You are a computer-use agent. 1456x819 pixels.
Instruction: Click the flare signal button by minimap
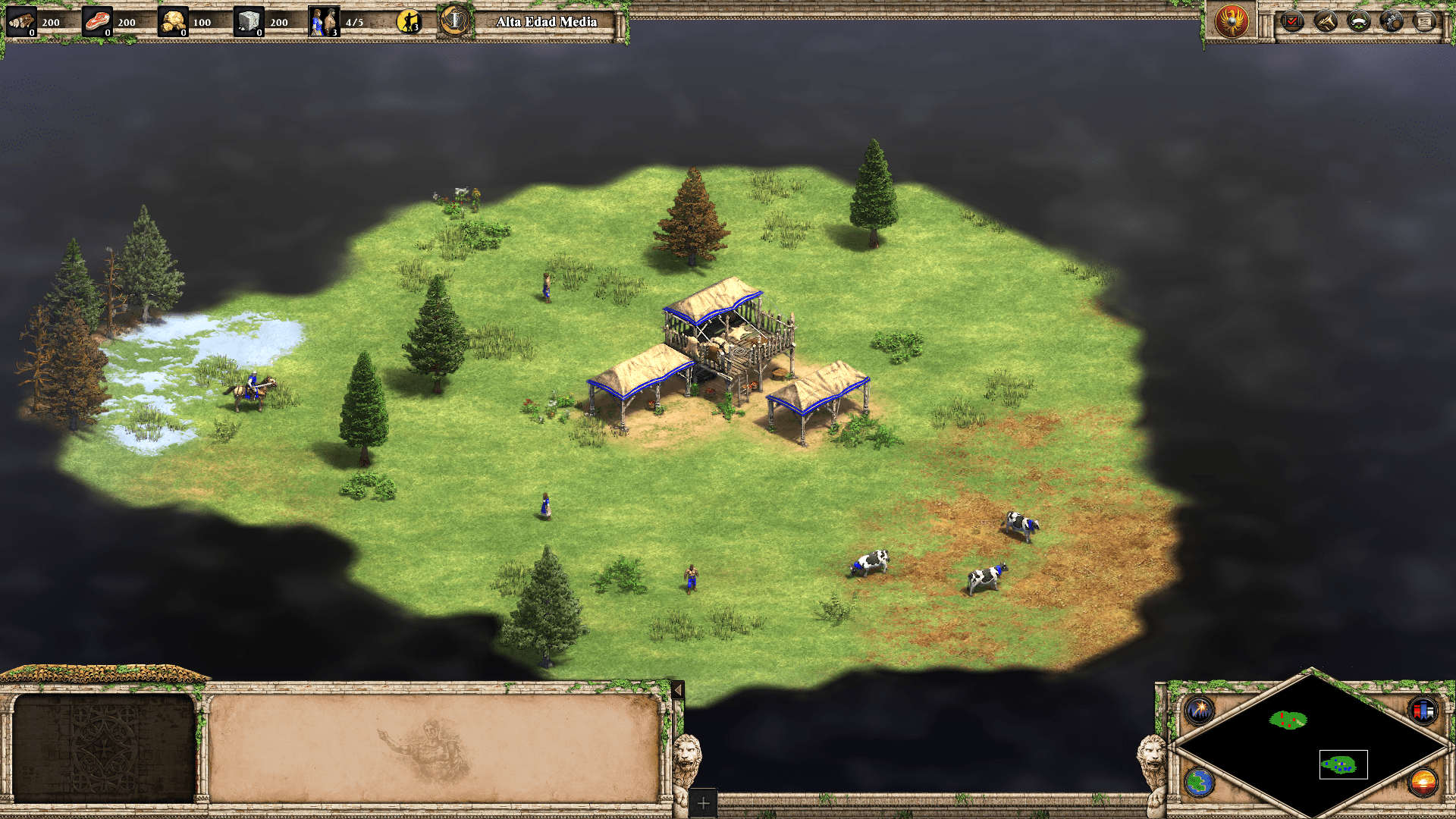pyautogui.click(x=1200, y=711)
